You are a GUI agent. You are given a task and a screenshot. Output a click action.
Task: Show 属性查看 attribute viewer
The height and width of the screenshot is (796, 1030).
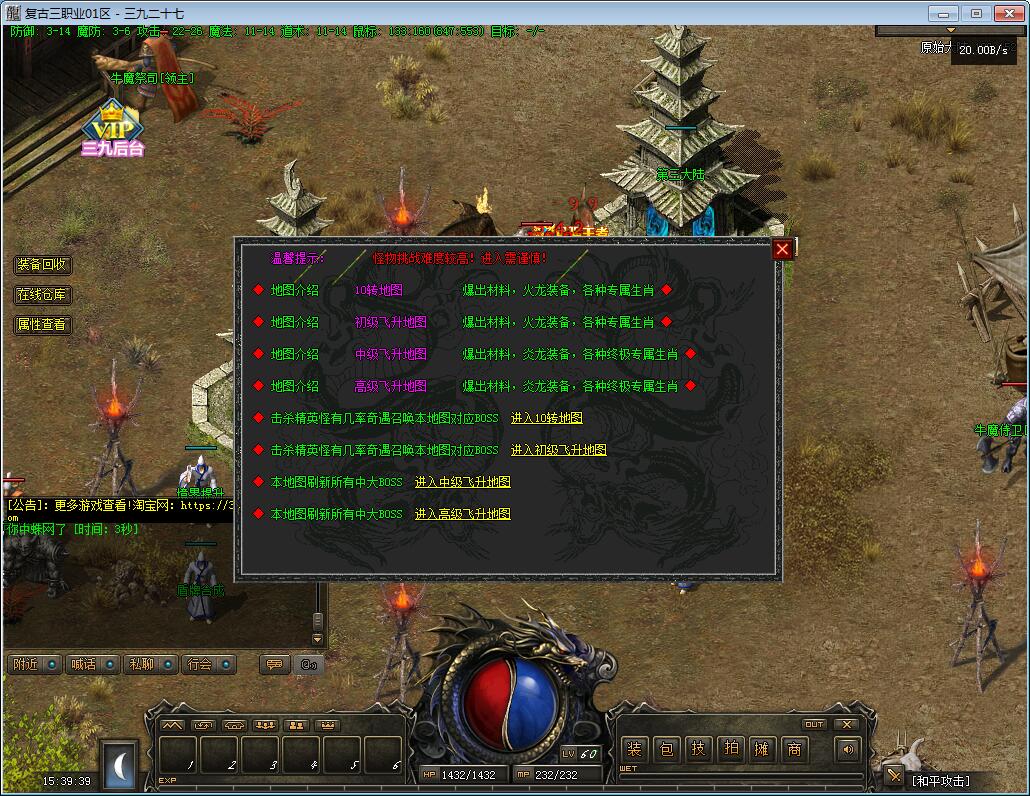click(43, 325)
